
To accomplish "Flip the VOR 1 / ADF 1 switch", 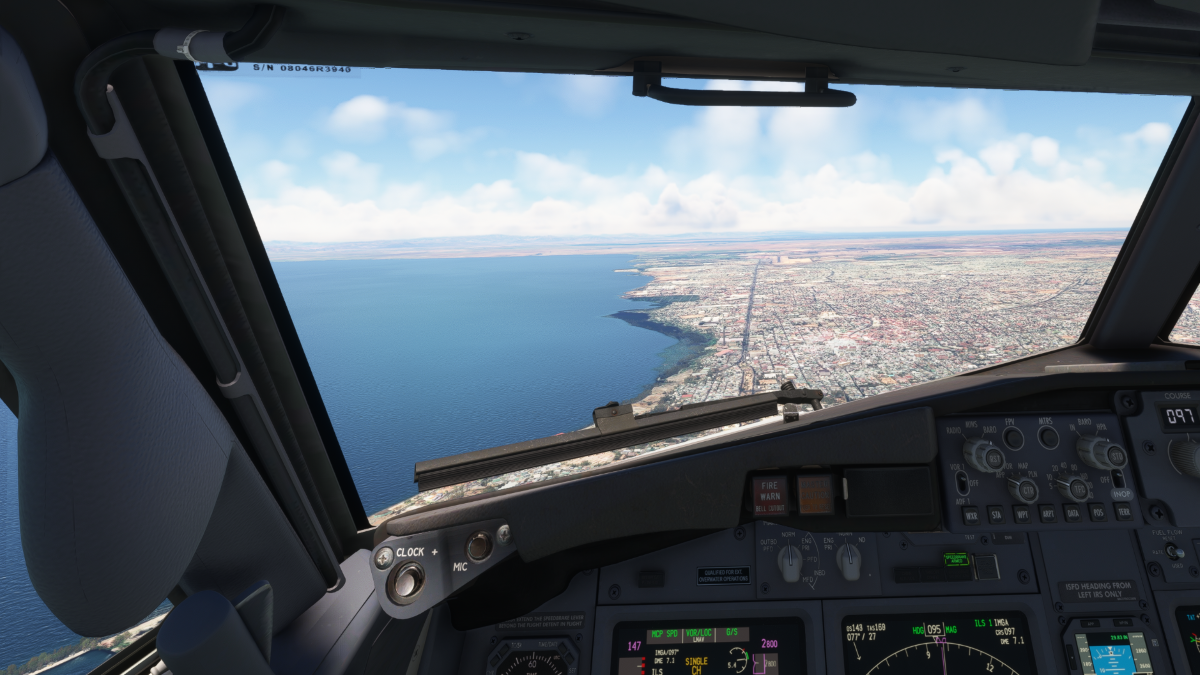I will [x=962, y=482].
